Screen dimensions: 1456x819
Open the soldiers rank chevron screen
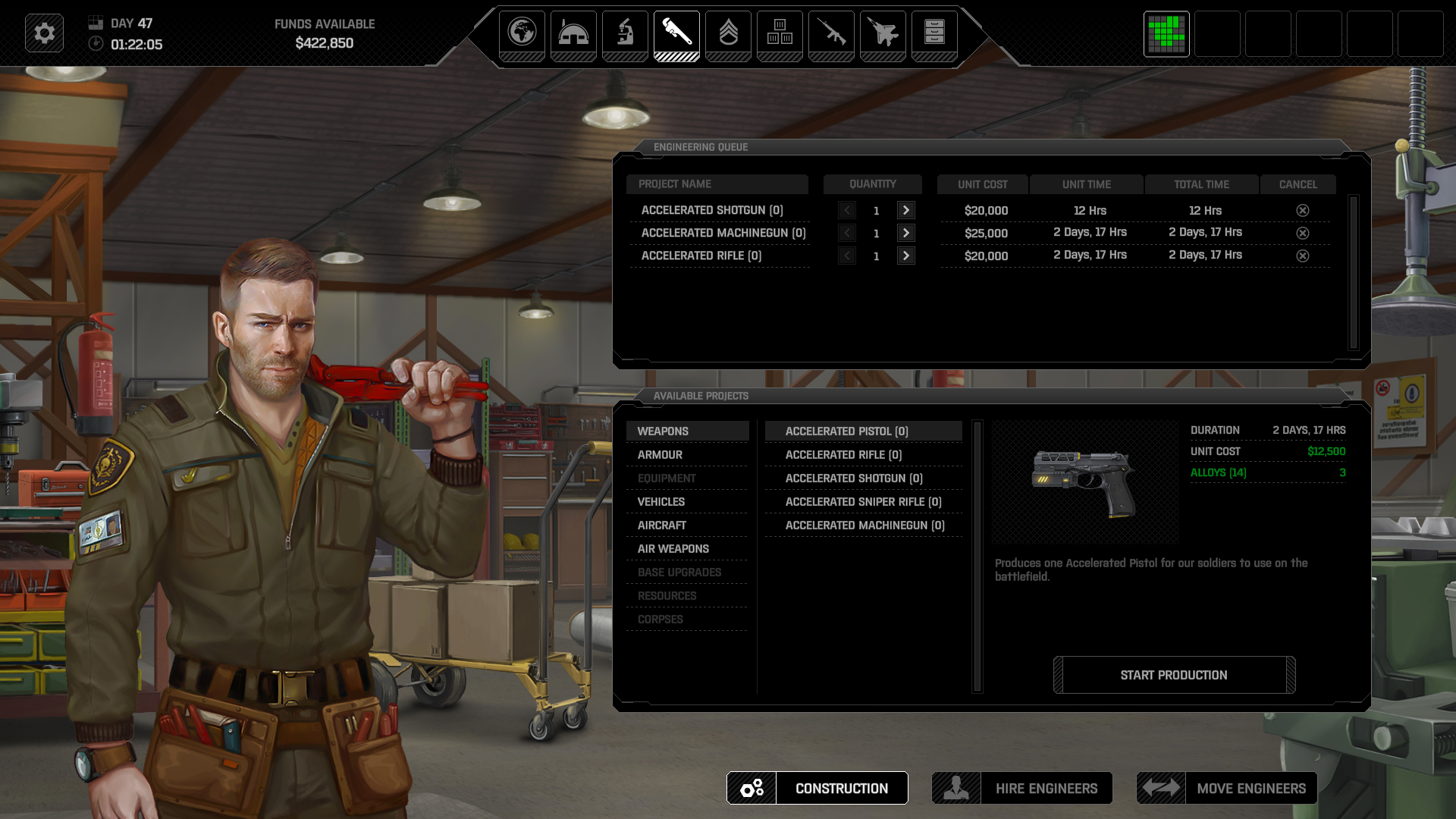[728, 33]
